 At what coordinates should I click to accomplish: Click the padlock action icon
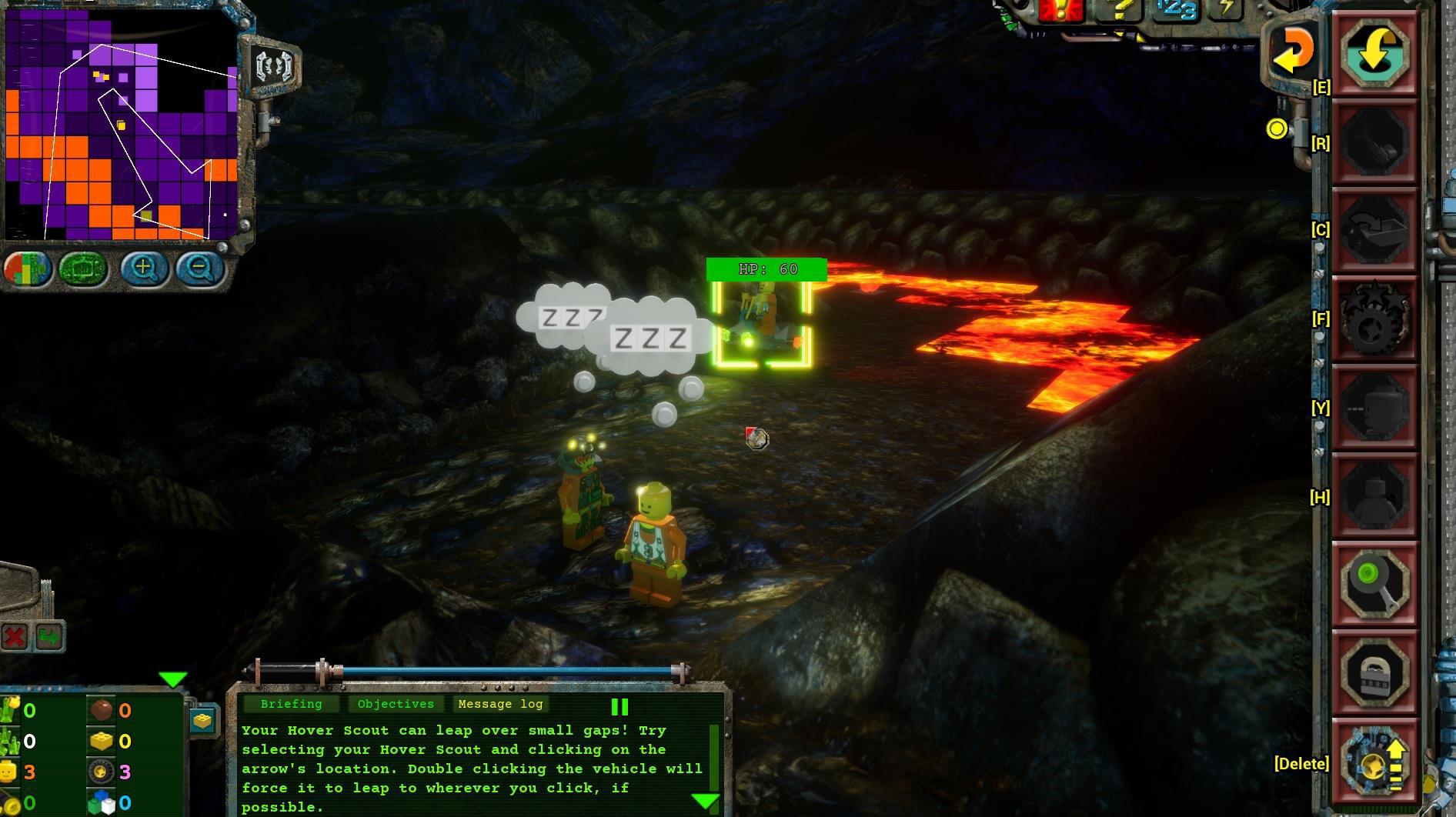tap(1375, 674)
